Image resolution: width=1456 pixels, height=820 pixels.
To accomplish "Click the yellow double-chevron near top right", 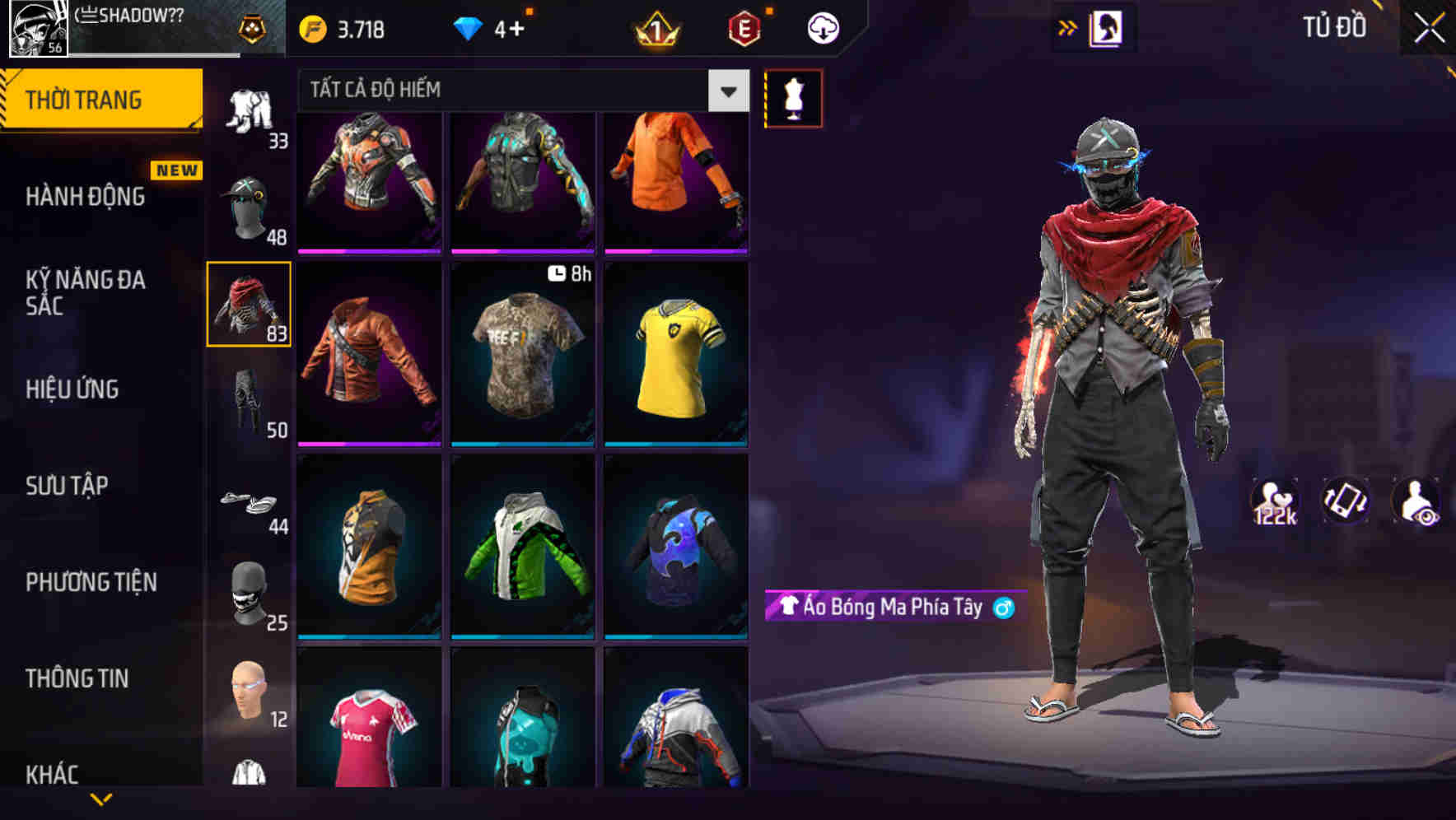I will tap(1068, 26).
